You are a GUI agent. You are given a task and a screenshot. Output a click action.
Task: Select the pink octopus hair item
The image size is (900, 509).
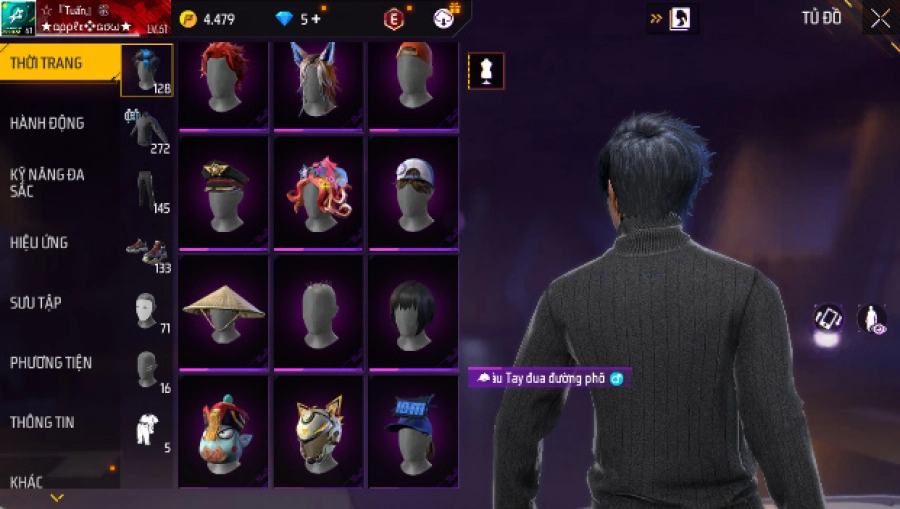318,192
